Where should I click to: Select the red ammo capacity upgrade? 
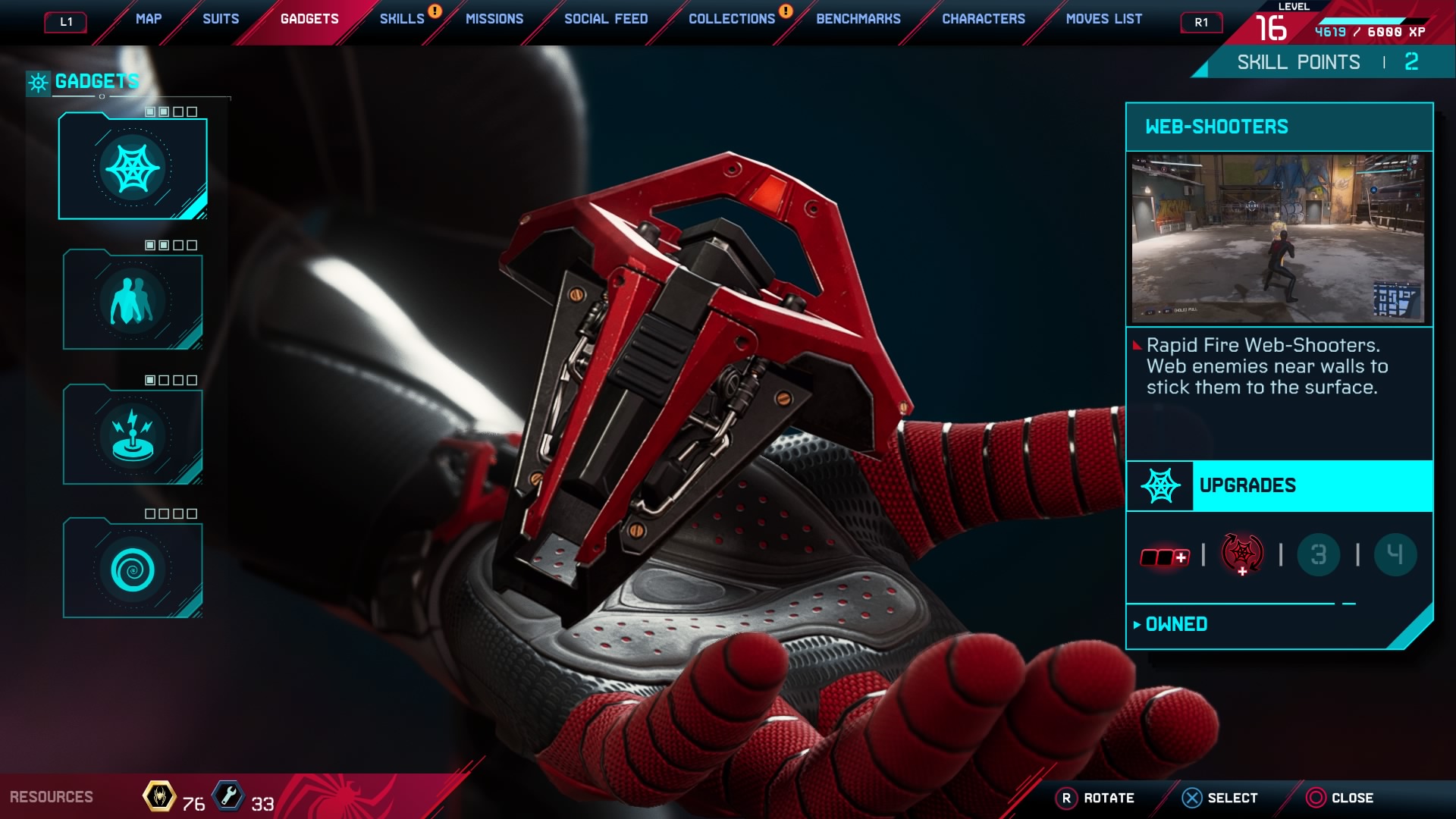click(1165, 557)
